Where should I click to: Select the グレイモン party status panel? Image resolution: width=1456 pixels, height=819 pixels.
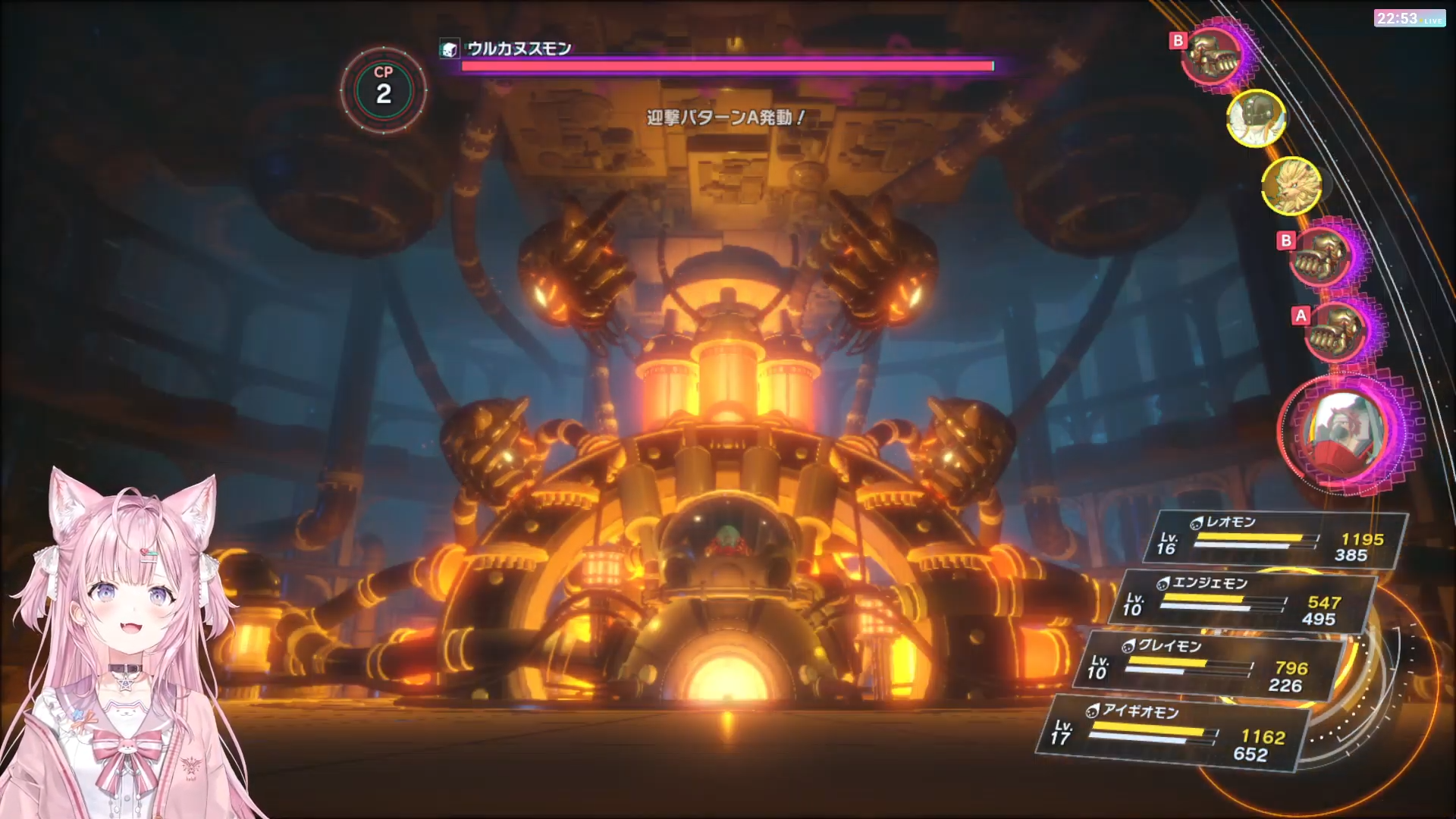tap(1210, 667)
